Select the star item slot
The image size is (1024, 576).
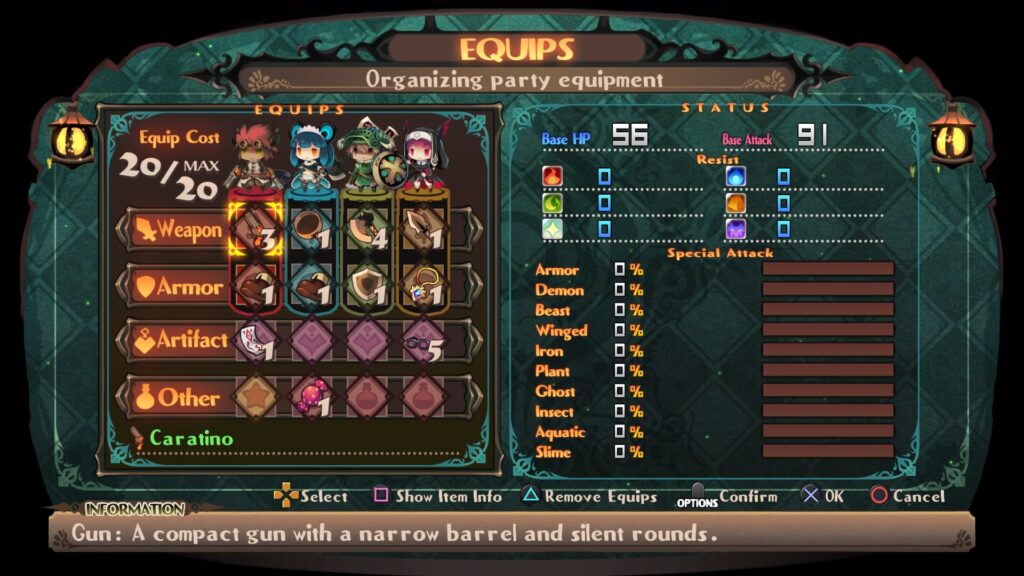pos(254,397)
